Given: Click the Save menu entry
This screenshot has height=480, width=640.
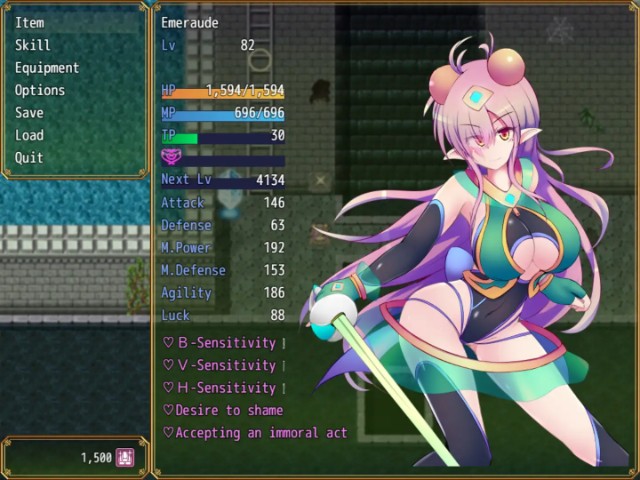Looking at the screenshot, I should tap(30, 113).
